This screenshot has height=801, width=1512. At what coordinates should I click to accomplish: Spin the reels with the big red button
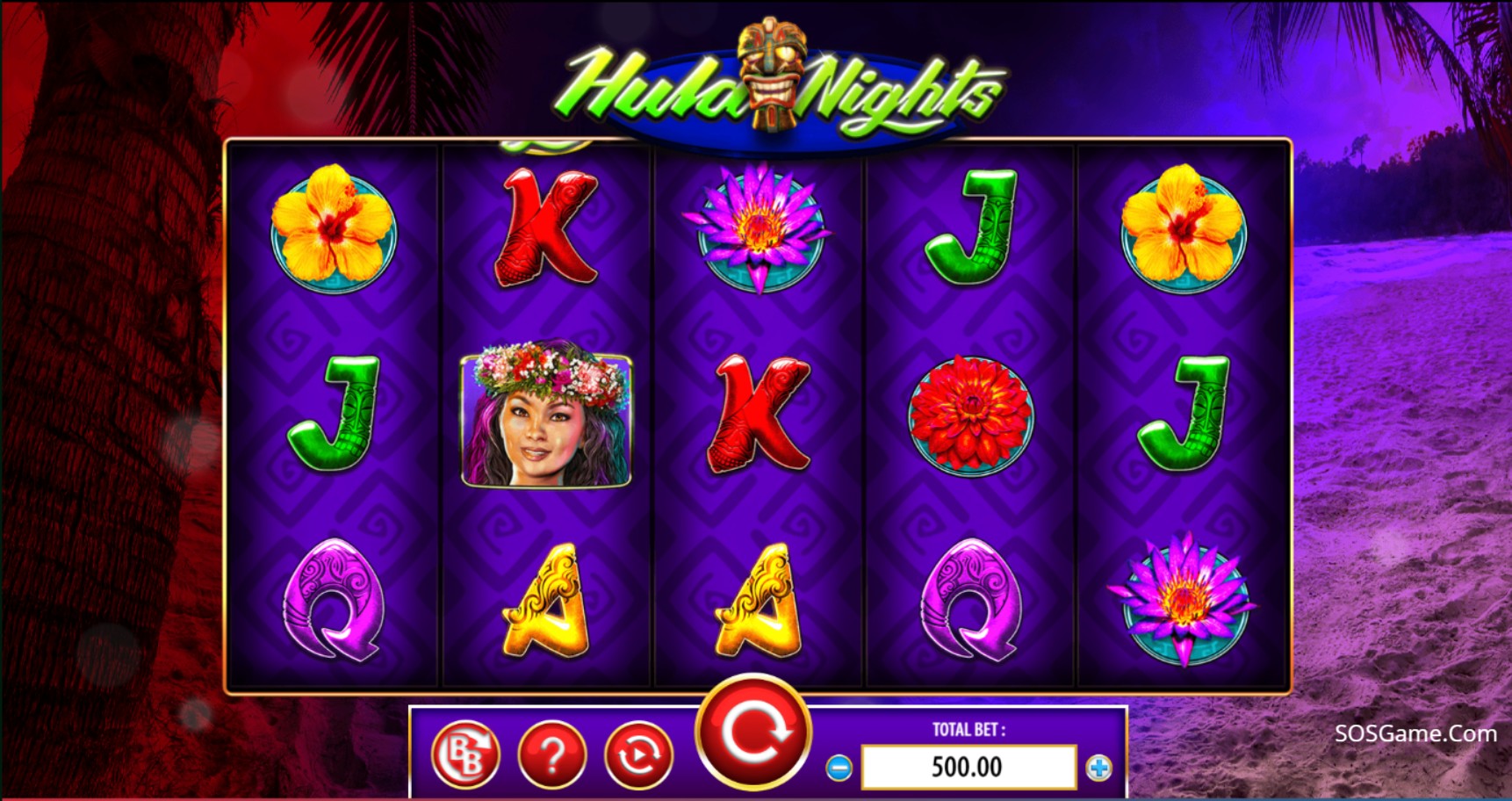(753, 732)
